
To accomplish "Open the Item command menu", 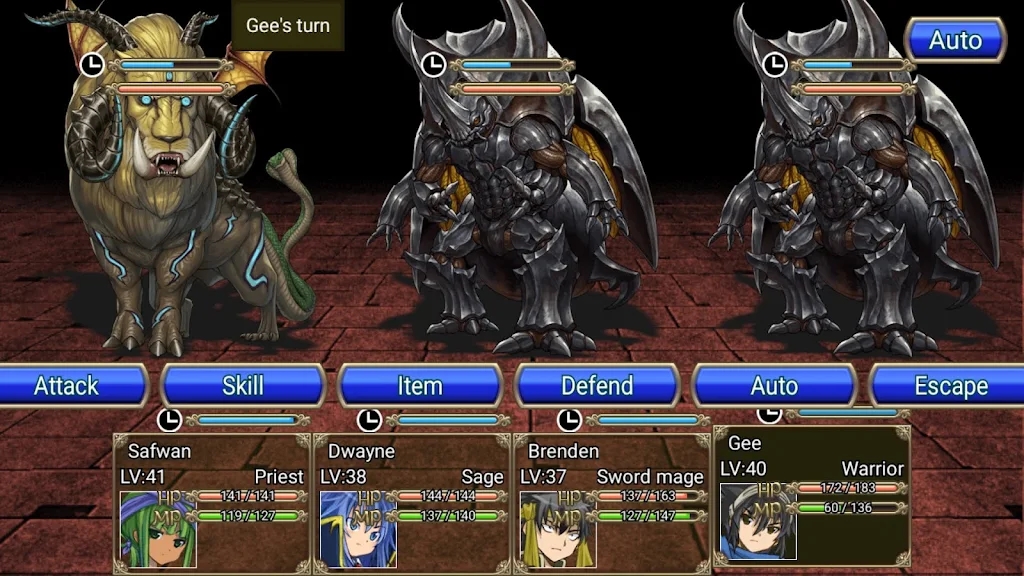I will click(420, 386).
